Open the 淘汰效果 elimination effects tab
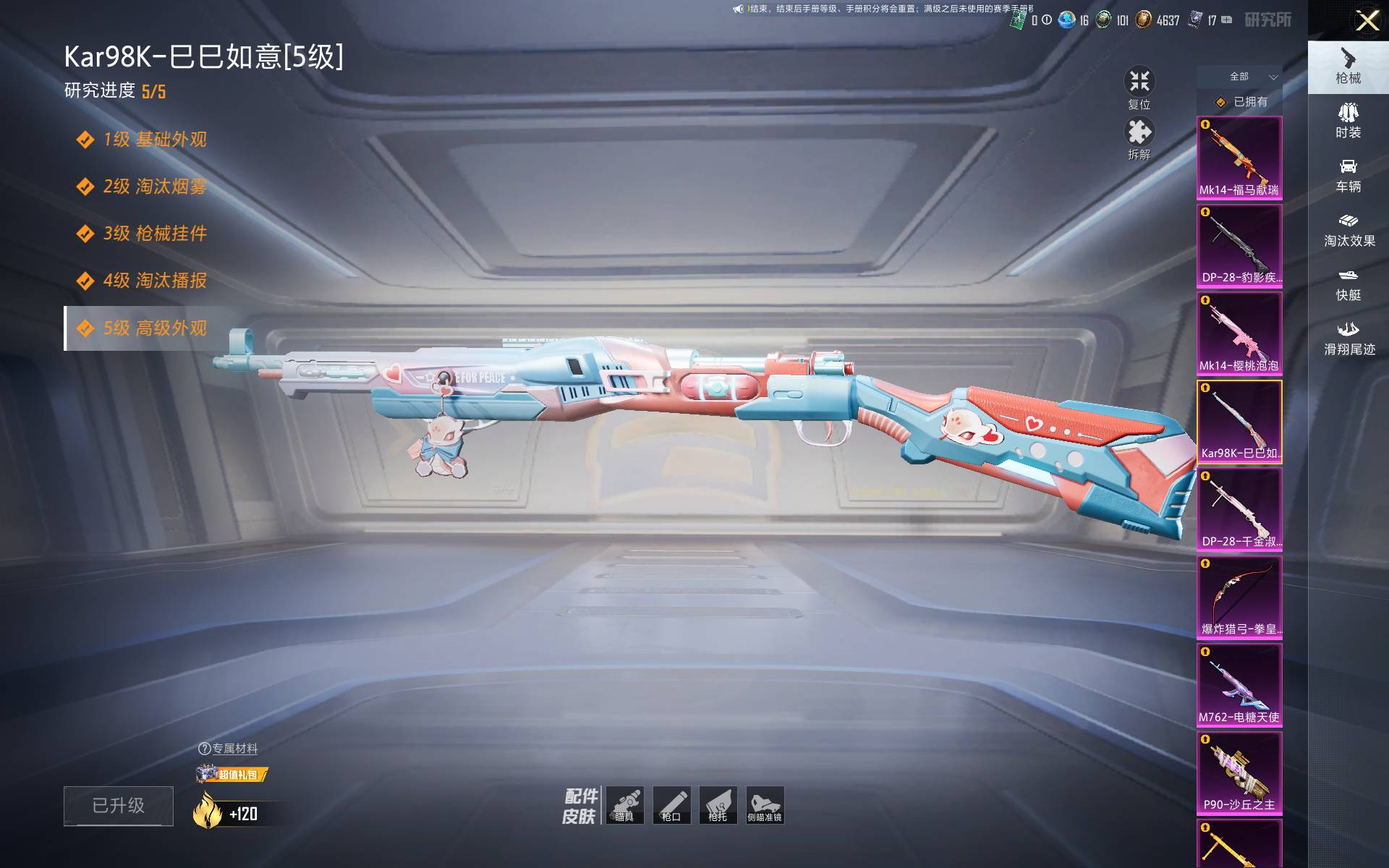Viewport: 1389px width, 868px height. pyautogui.click(x=1348, y=230)
